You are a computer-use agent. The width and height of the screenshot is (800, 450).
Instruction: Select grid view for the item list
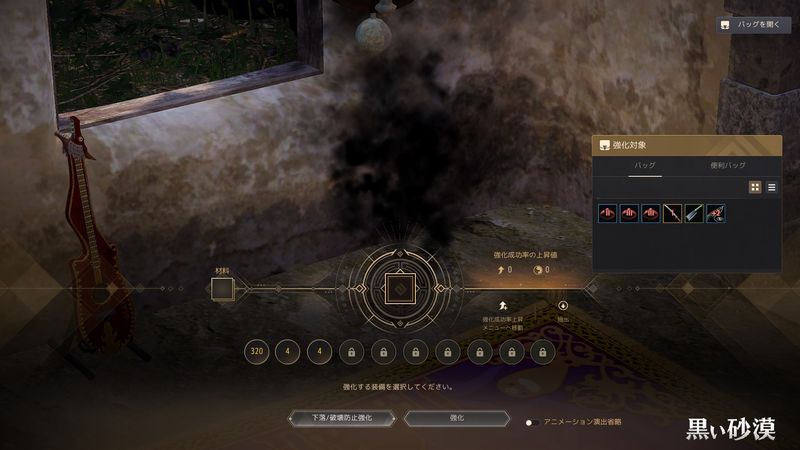point(755,187)
